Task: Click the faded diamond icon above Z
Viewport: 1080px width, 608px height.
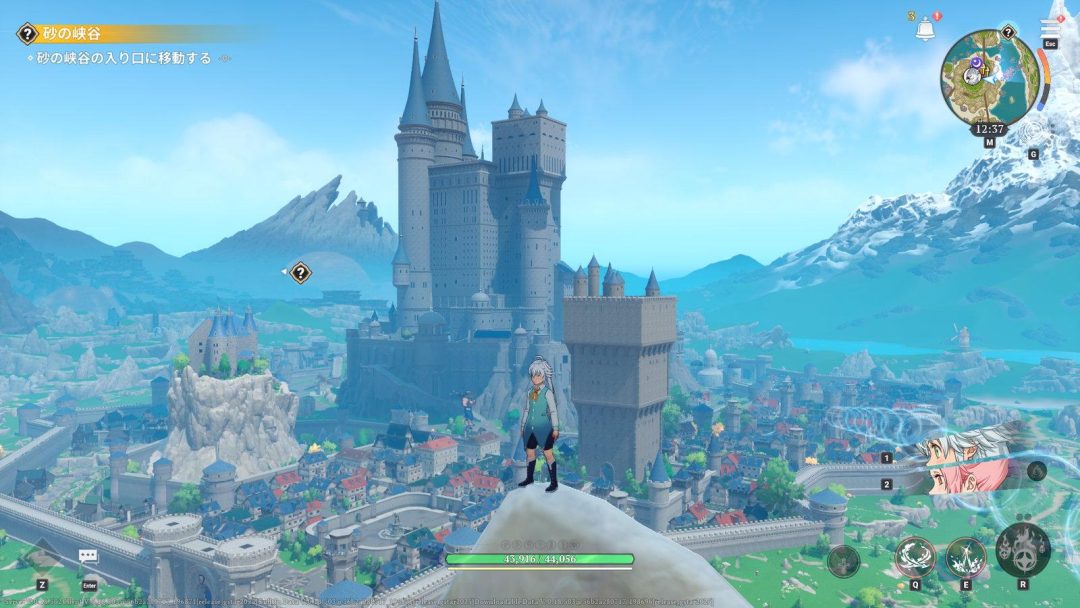Action: tap(42, 556)
